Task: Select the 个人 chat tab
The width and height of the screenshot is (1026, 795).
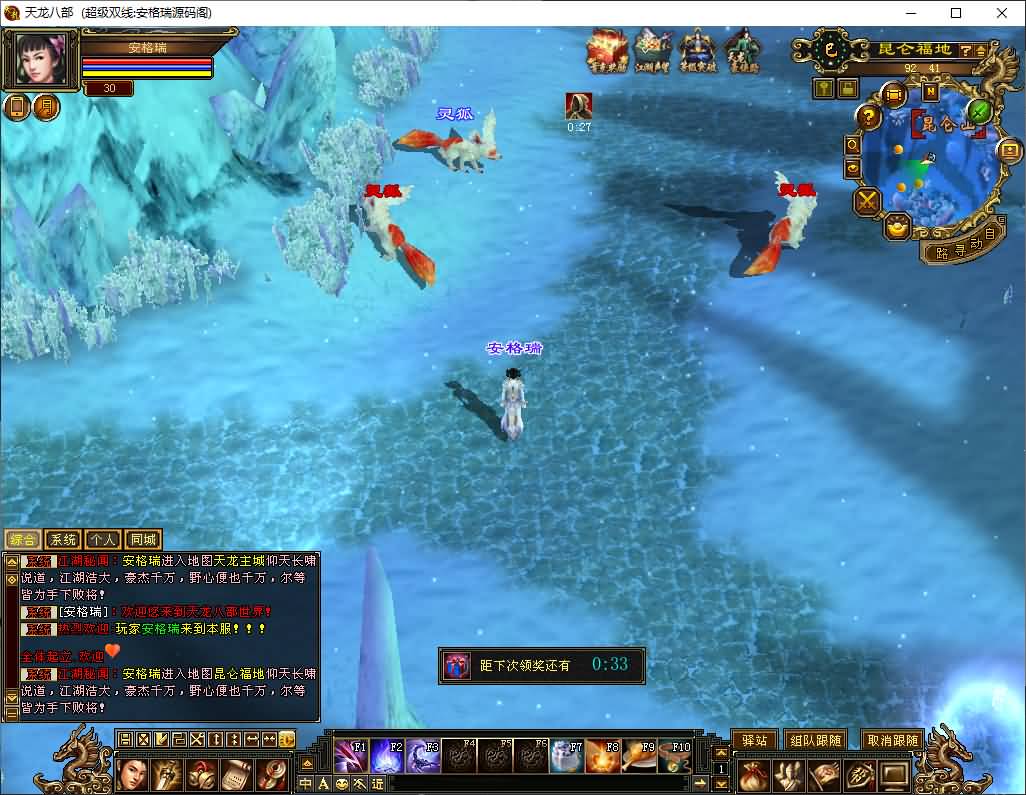Action: [102, 540]
